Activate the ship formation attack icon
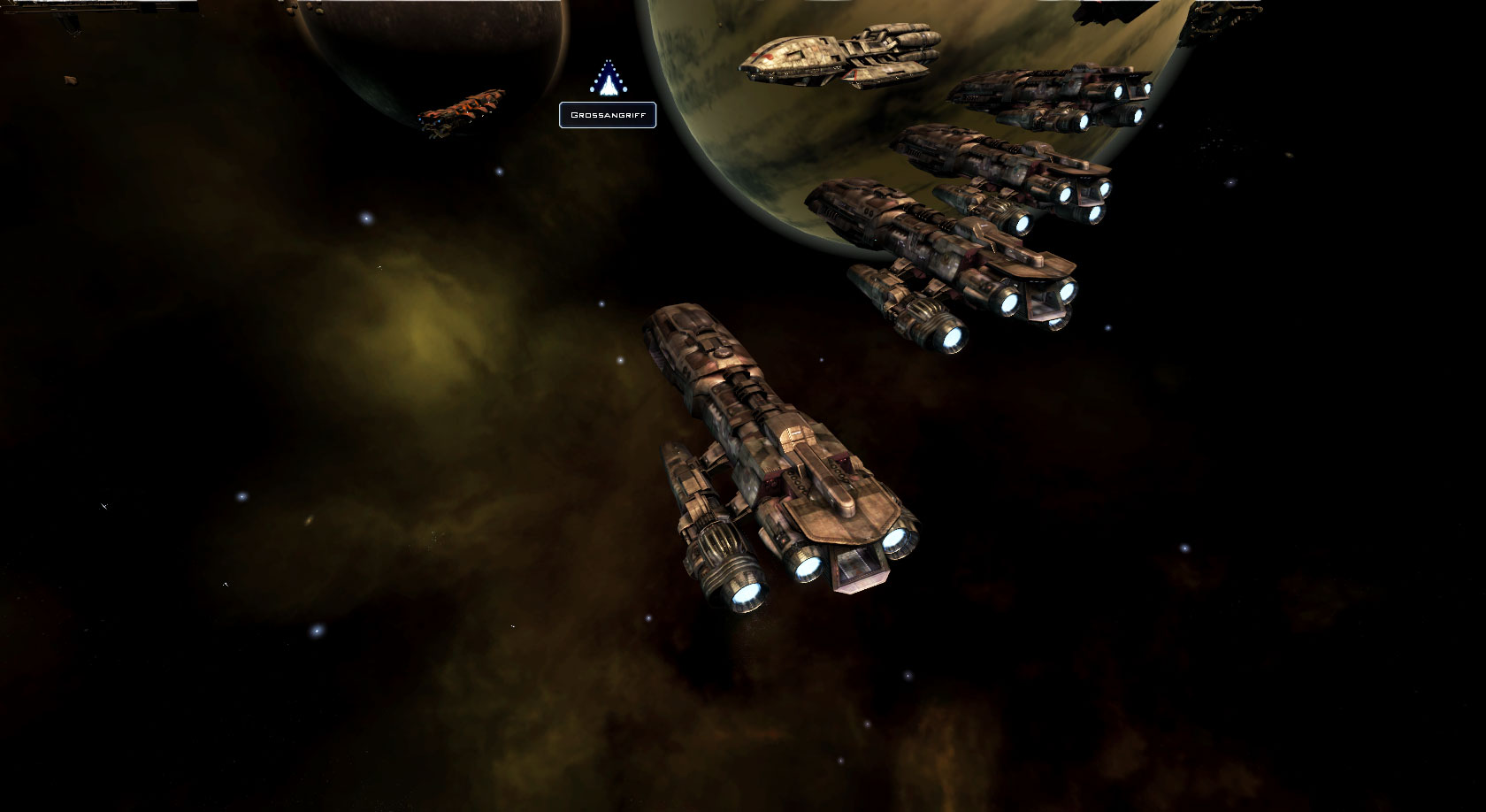Viewport: 1486px width, 812px height. 608,80
